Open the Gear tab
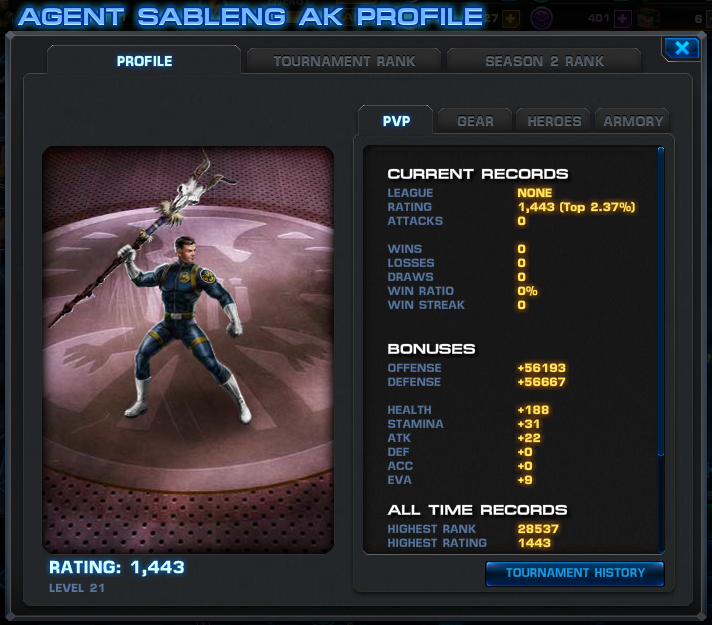The image size is (712, 625). 475,121
